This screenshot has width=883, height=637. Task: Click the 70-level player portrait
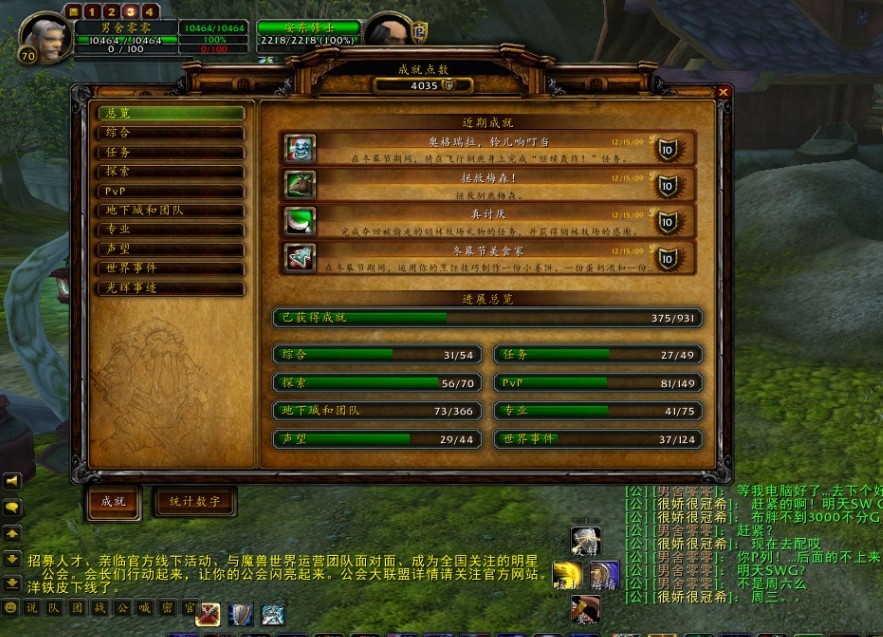[44, 37]
